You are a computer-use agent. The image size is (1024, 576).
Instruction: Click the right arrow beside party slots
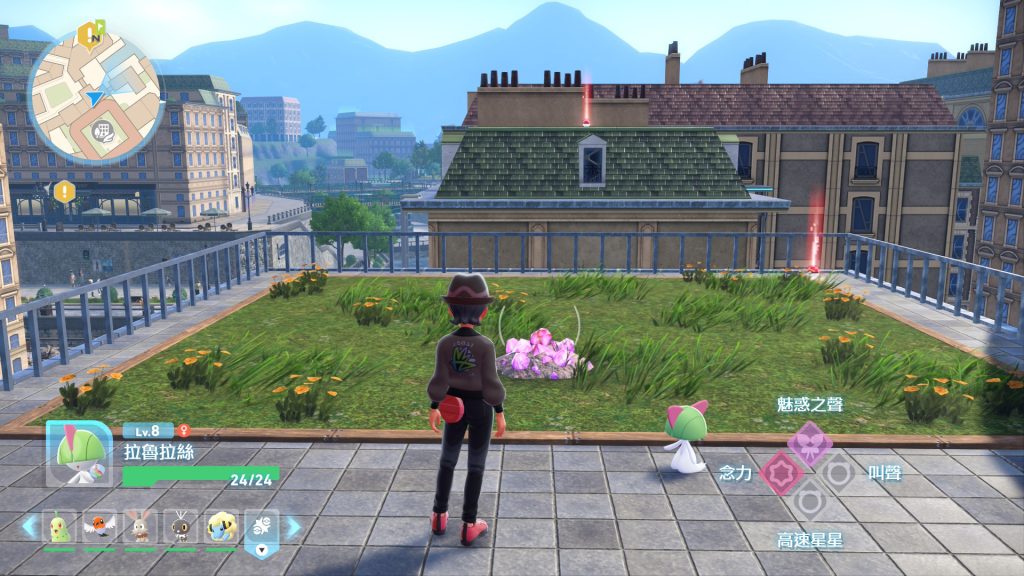pyautogui.click(x=293, y=526)
